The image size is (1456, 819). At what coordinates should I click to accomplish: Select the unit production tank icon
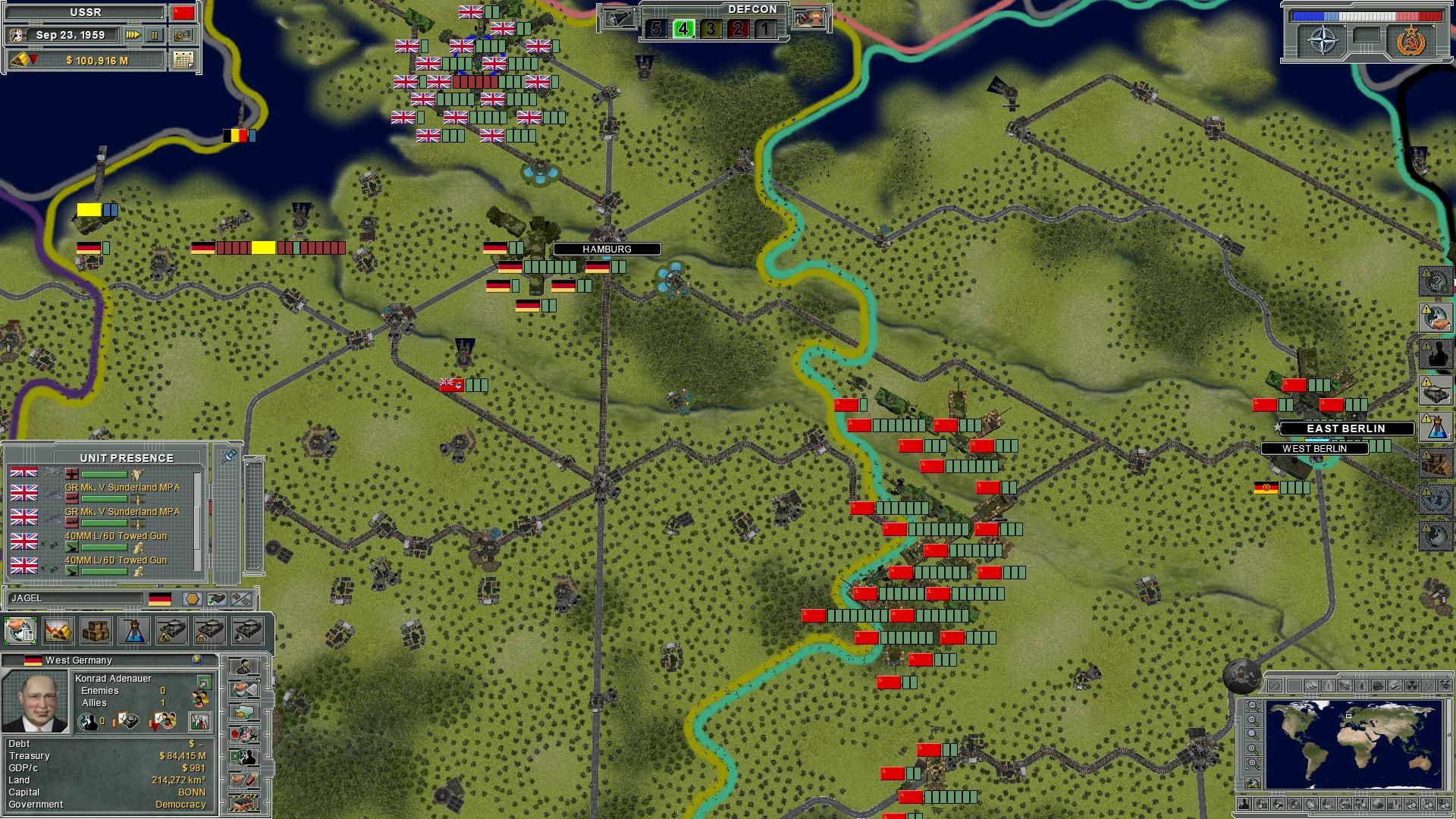173,630
